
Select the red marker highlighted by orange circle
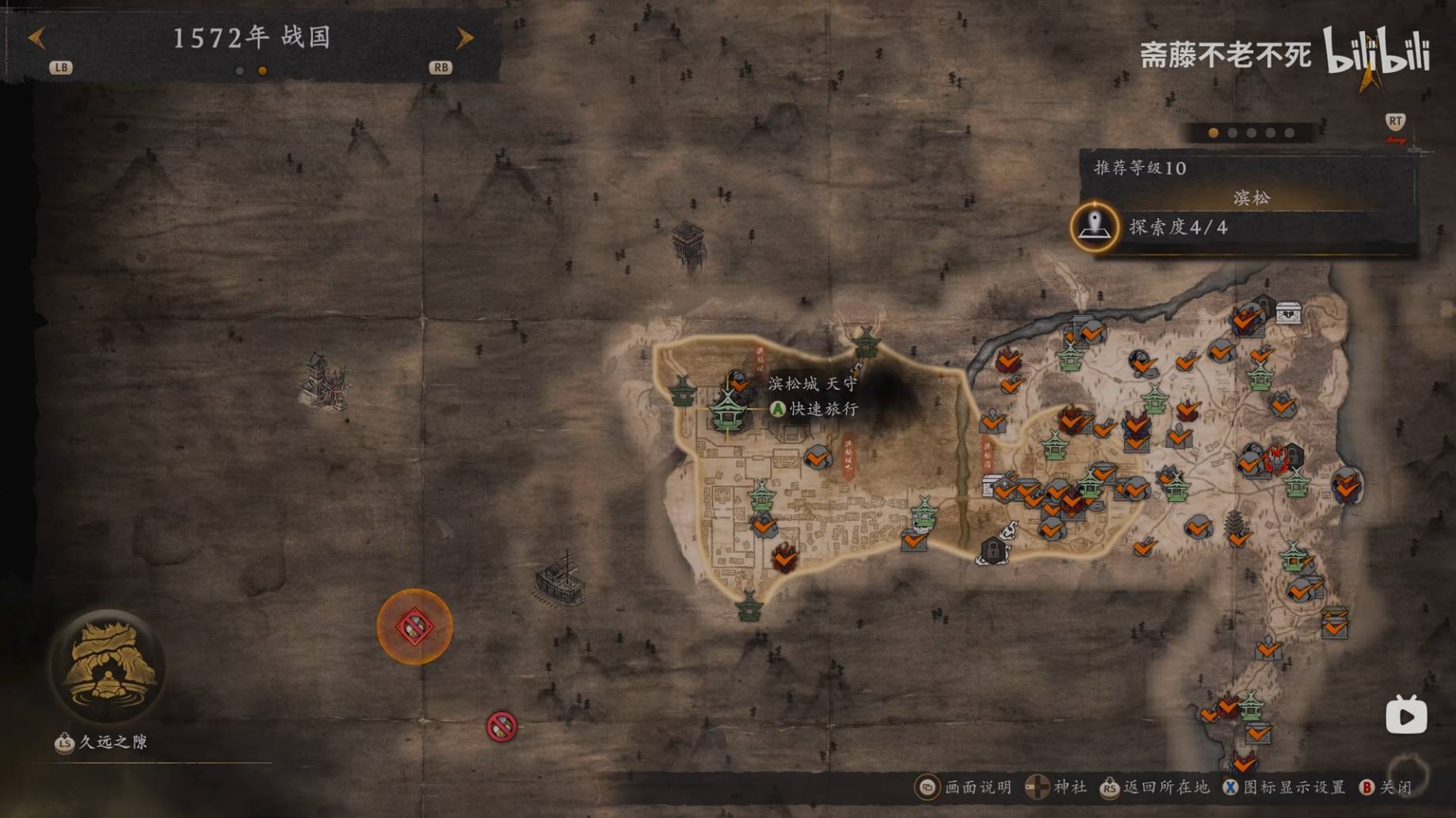pyautogui.click(x=414, y=627)
